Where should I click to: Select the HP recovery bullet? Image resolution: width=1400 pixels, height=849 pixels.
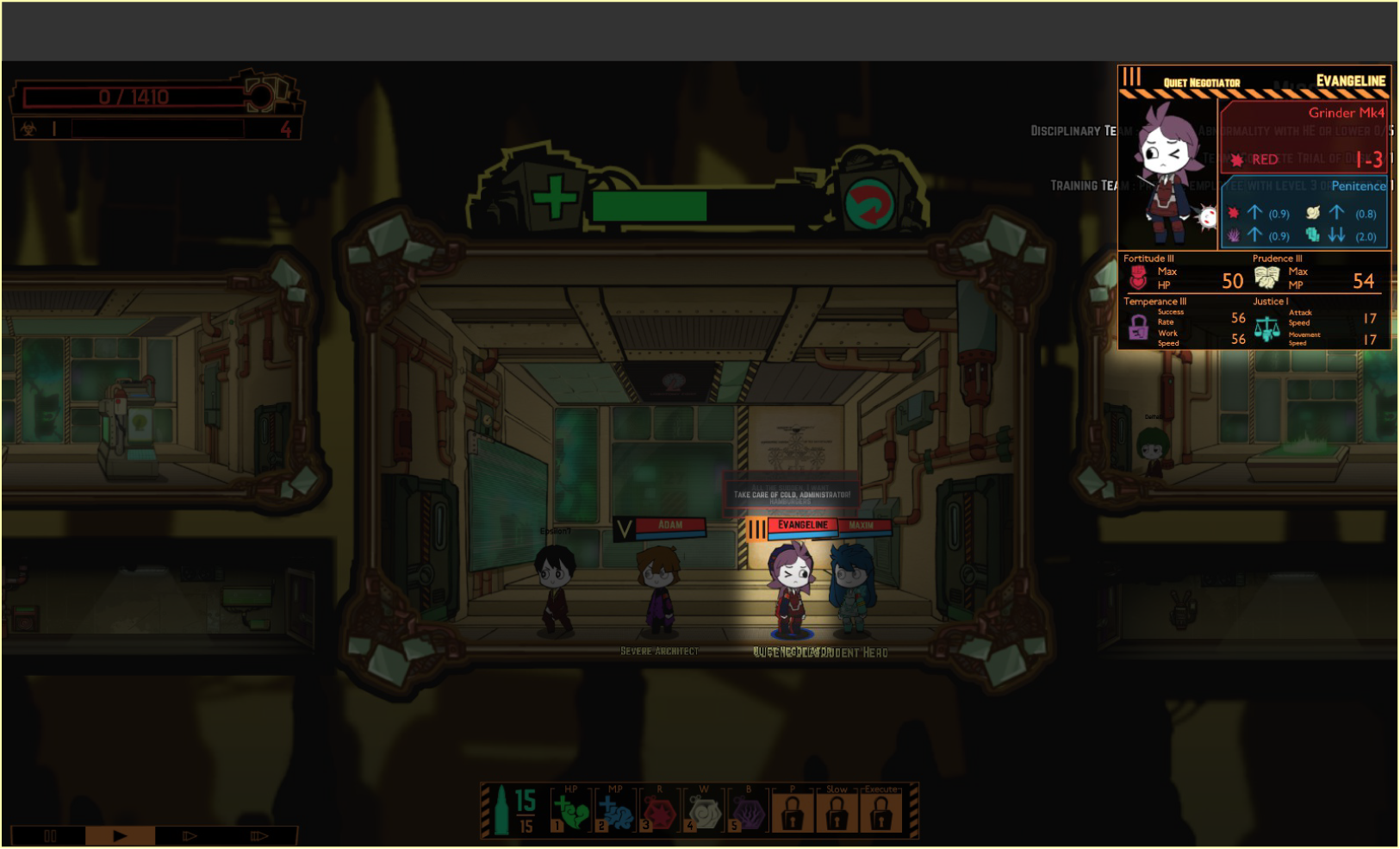570,811
